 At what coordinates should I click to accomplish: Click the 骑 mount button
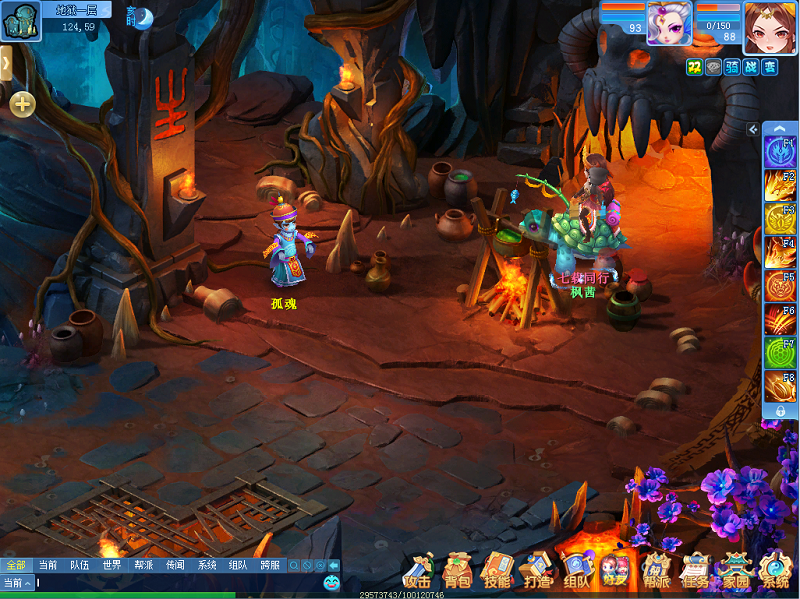pos(732,67)
